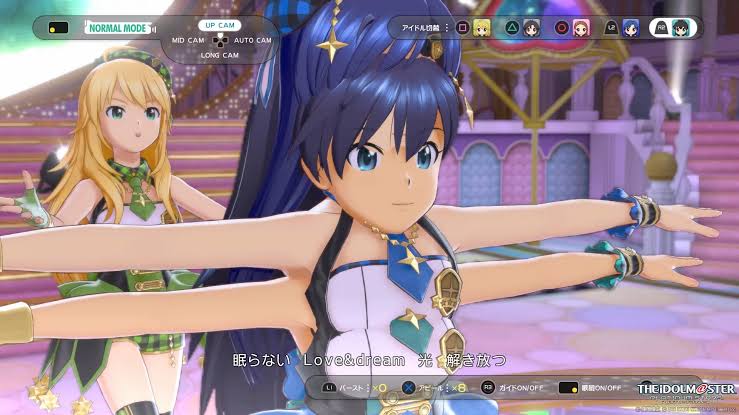
Task: Select the highlighted idol portrait in white pill
Action: (680, 27)
